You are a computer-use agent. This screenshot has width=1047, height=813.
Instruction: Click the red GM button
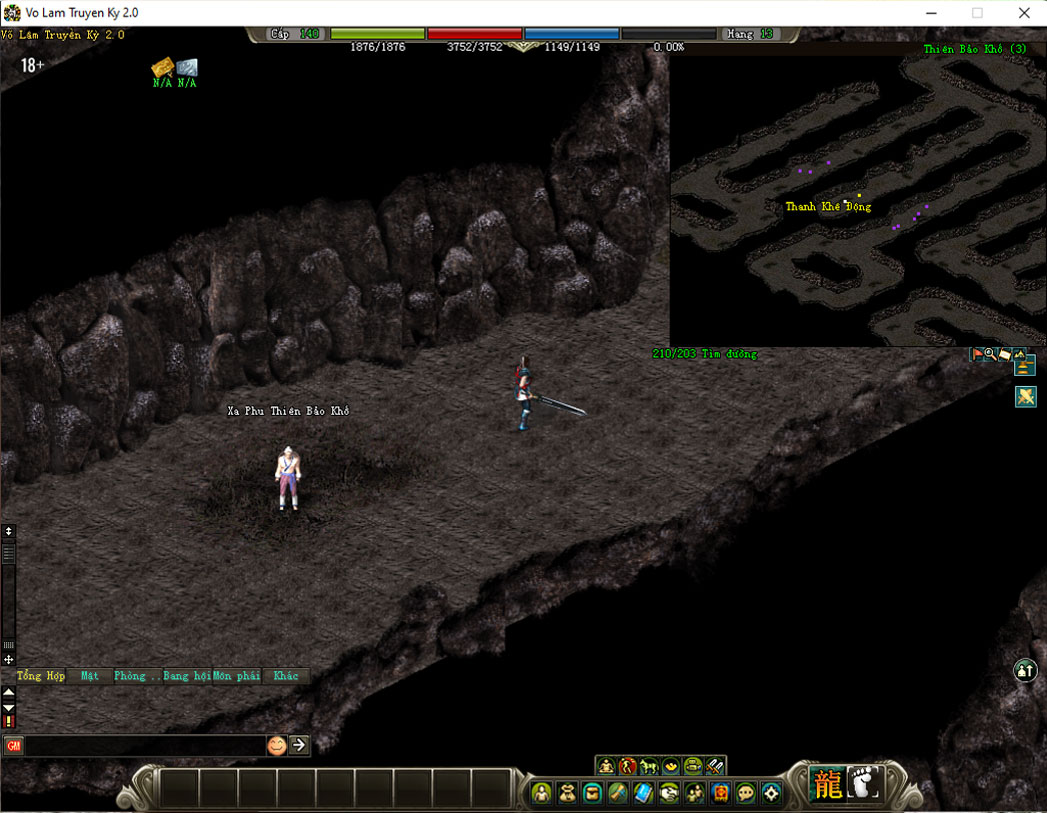(14, 745)
